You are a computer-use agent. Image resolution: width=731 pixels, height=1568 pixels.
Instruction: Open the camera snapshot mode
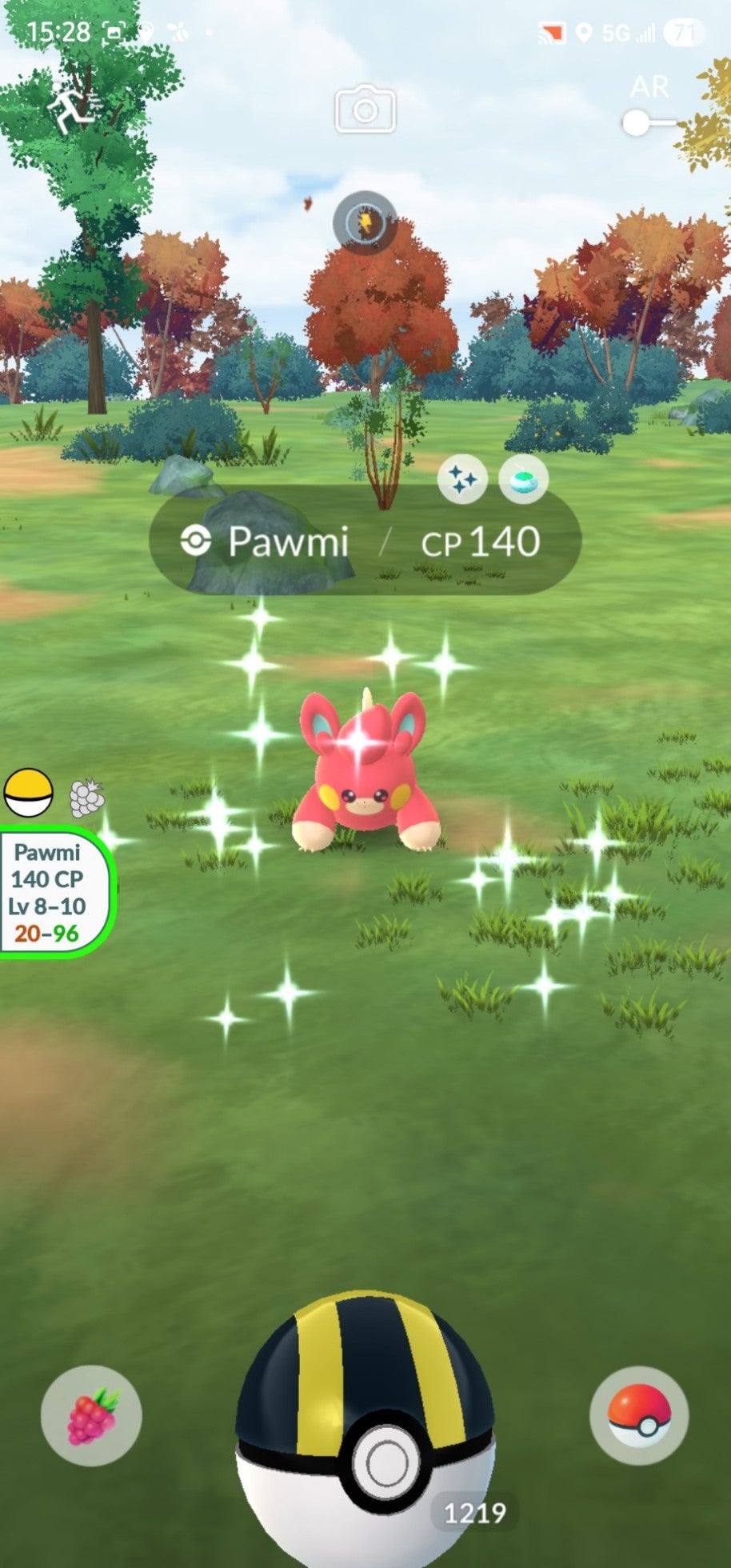365,110
